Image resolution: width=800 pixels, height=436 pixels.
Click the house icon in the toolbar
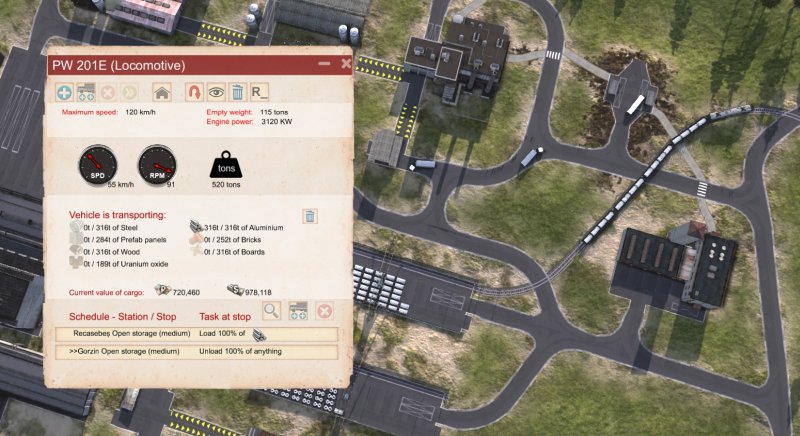pos(161,92)
